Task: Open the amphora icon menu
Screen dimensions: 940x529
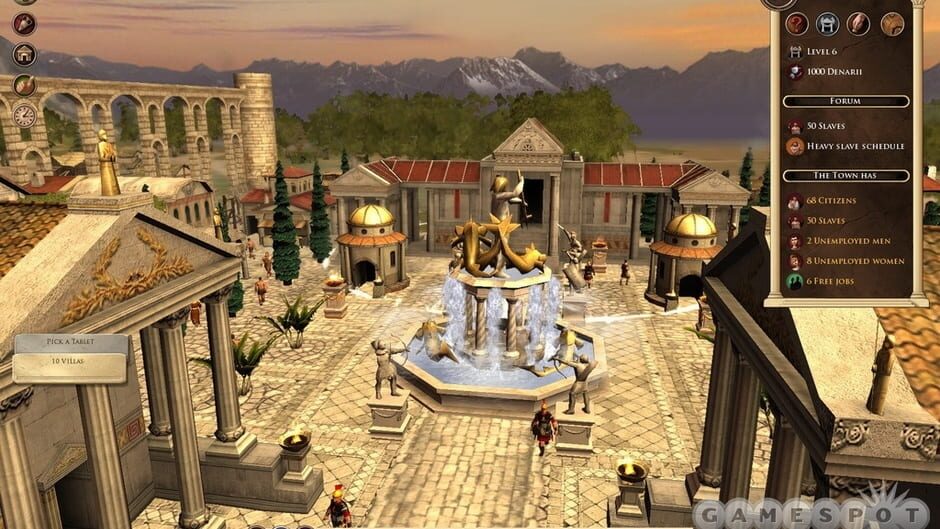Action: [x=24, y=23]
